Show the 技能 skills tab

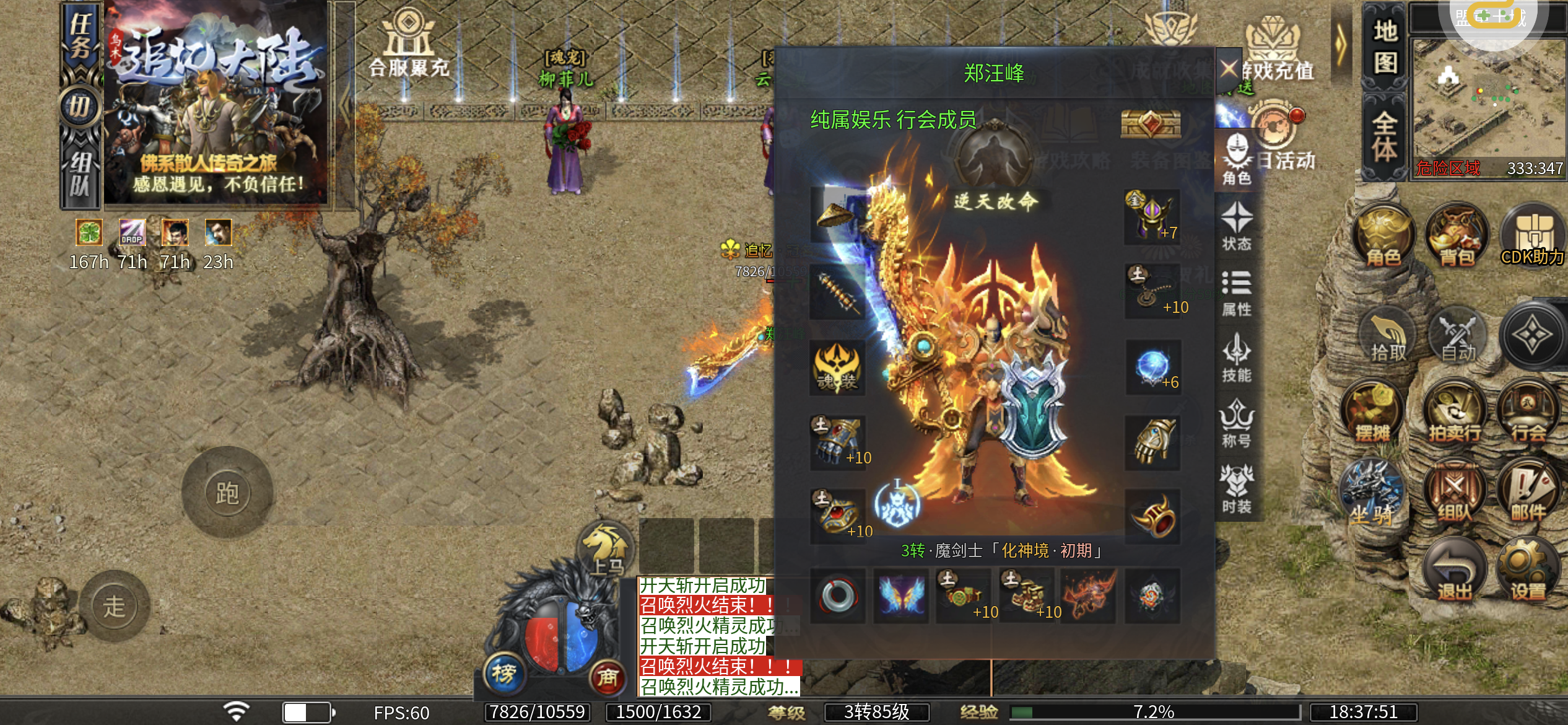tap(1236, 358)
